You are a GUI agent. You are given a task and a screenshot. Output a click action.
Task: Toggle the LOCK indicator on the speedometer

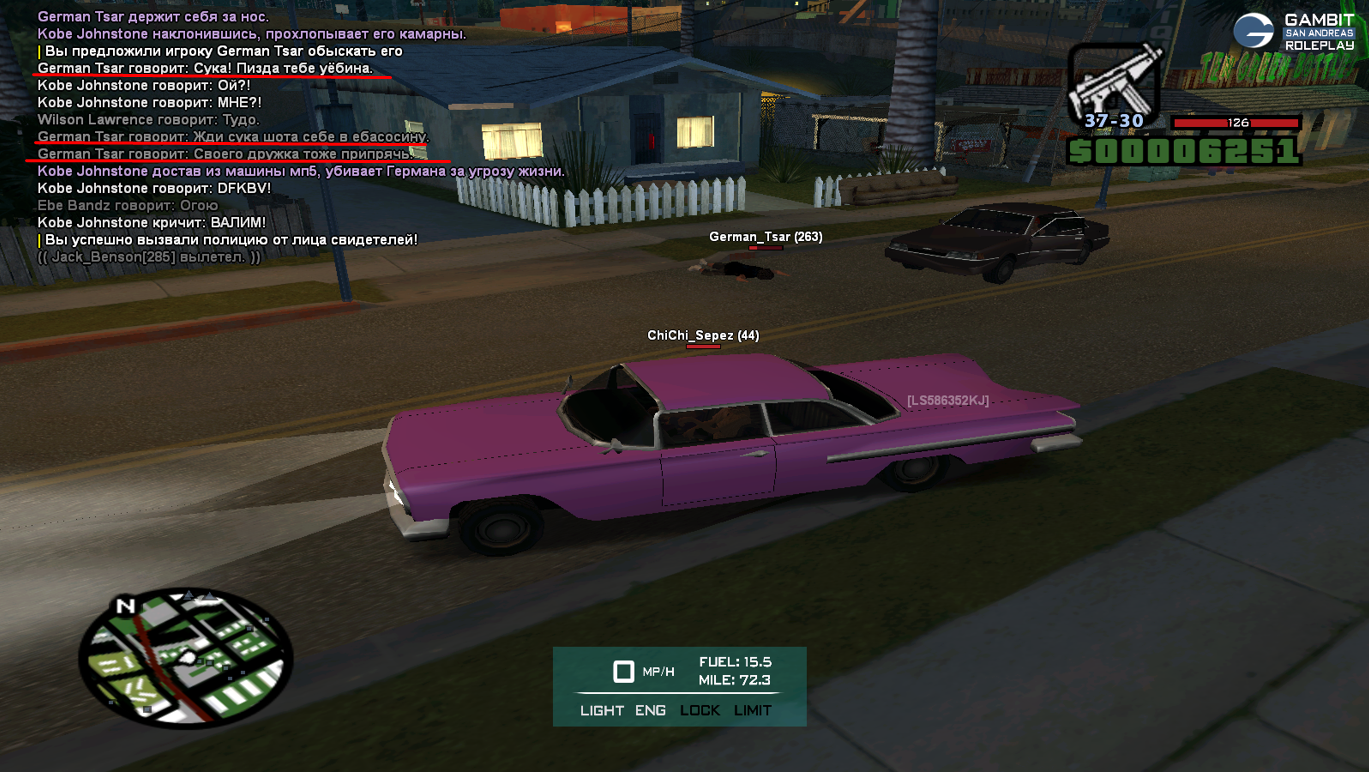coord(700,711)
